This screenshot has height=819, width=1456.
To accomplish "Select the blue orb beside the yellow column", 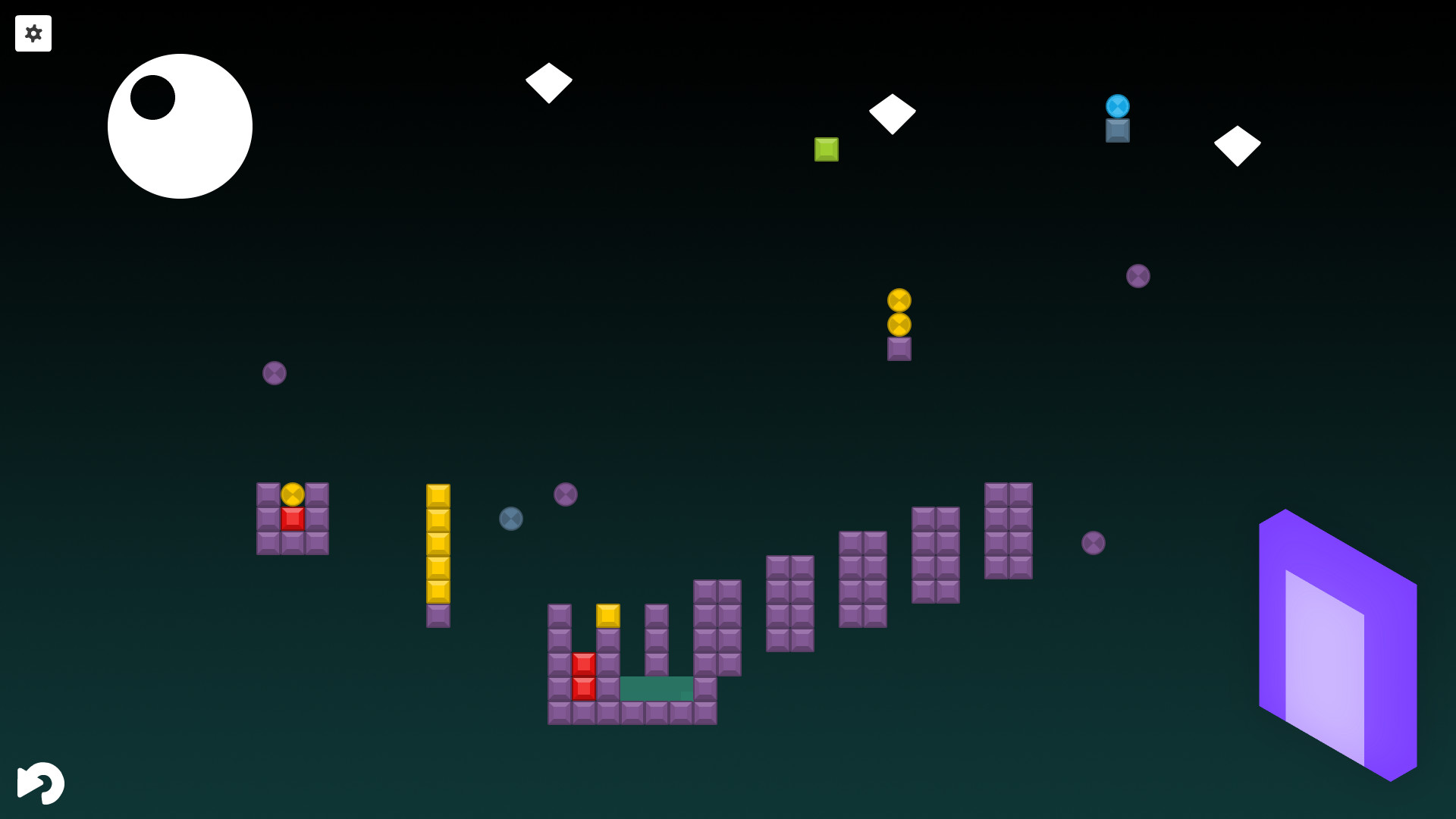I will 511,520.
